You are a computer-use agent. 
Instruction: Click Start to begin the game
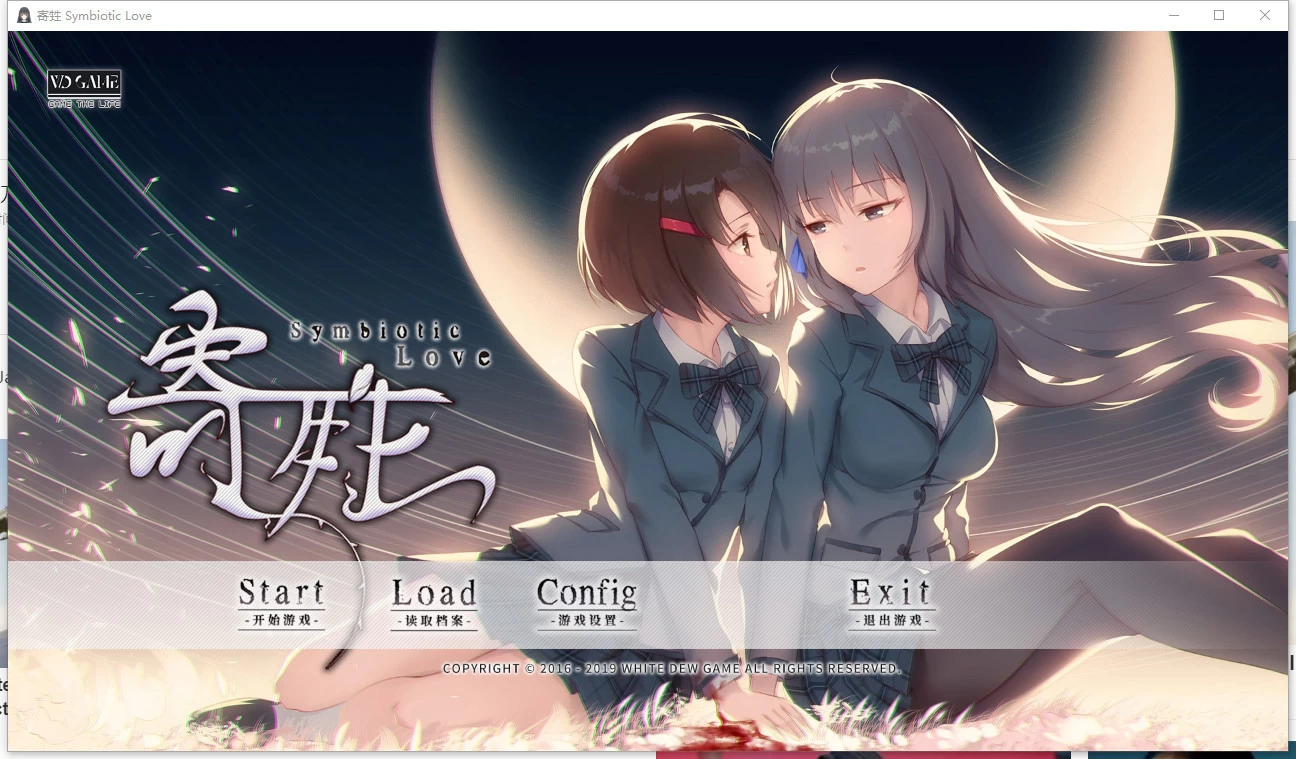tap(282, 593)
